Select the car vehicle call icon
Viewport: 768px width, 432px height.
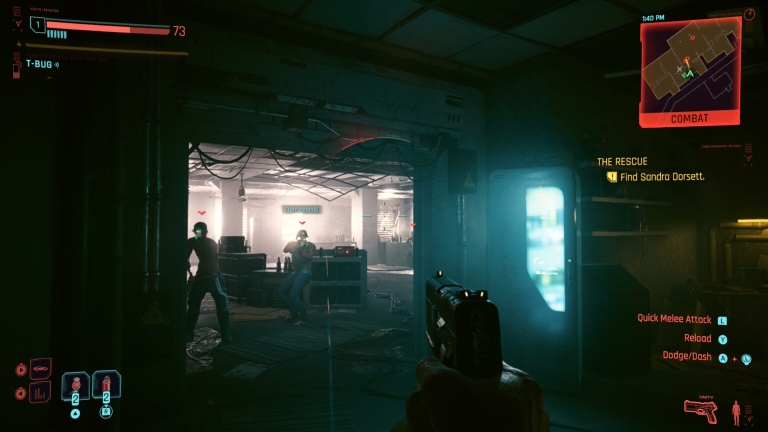click(41, 368)
